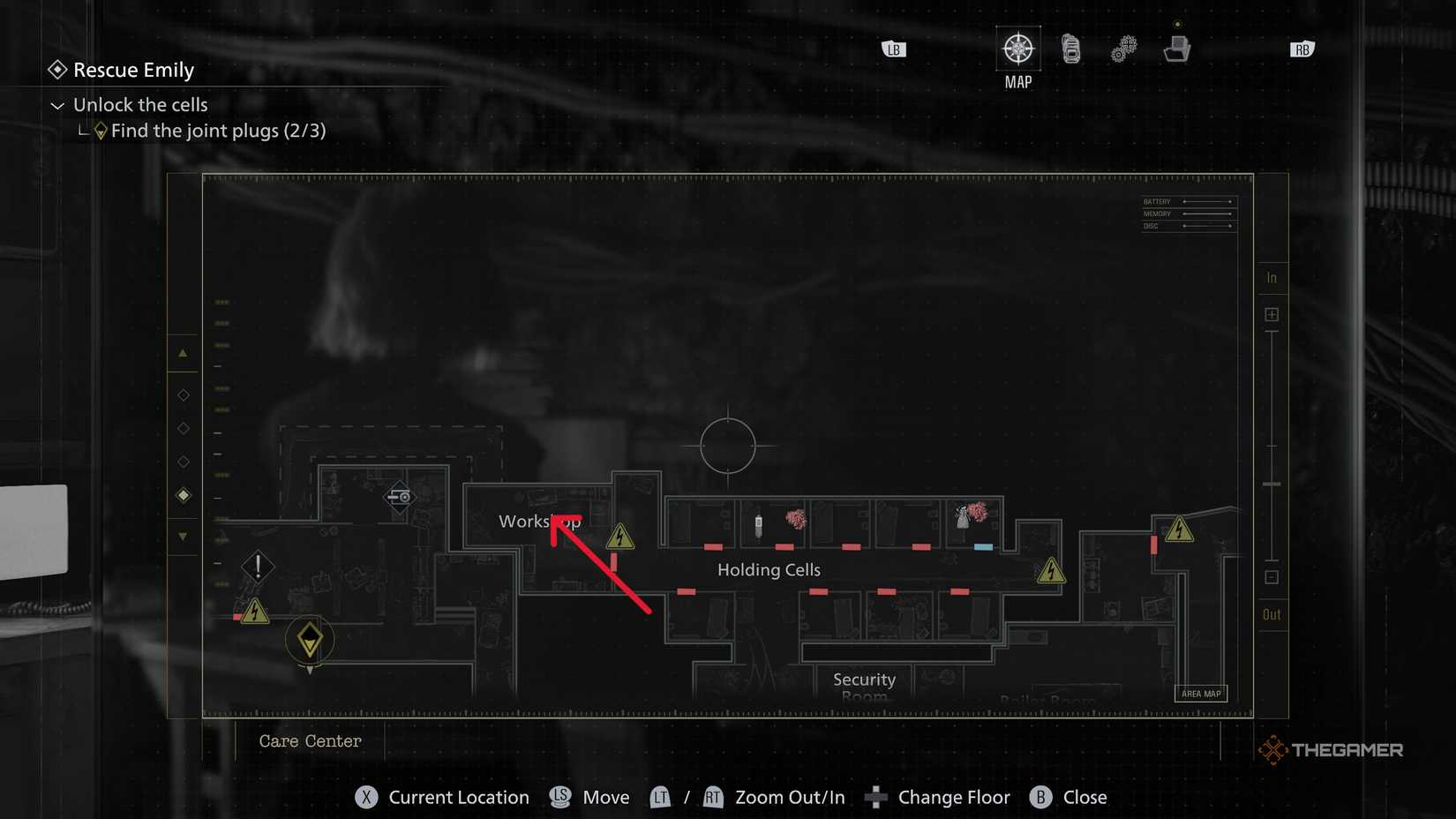Click the AREA MAP button
Screen dimensions: 1456x819
click(1201, 694)
